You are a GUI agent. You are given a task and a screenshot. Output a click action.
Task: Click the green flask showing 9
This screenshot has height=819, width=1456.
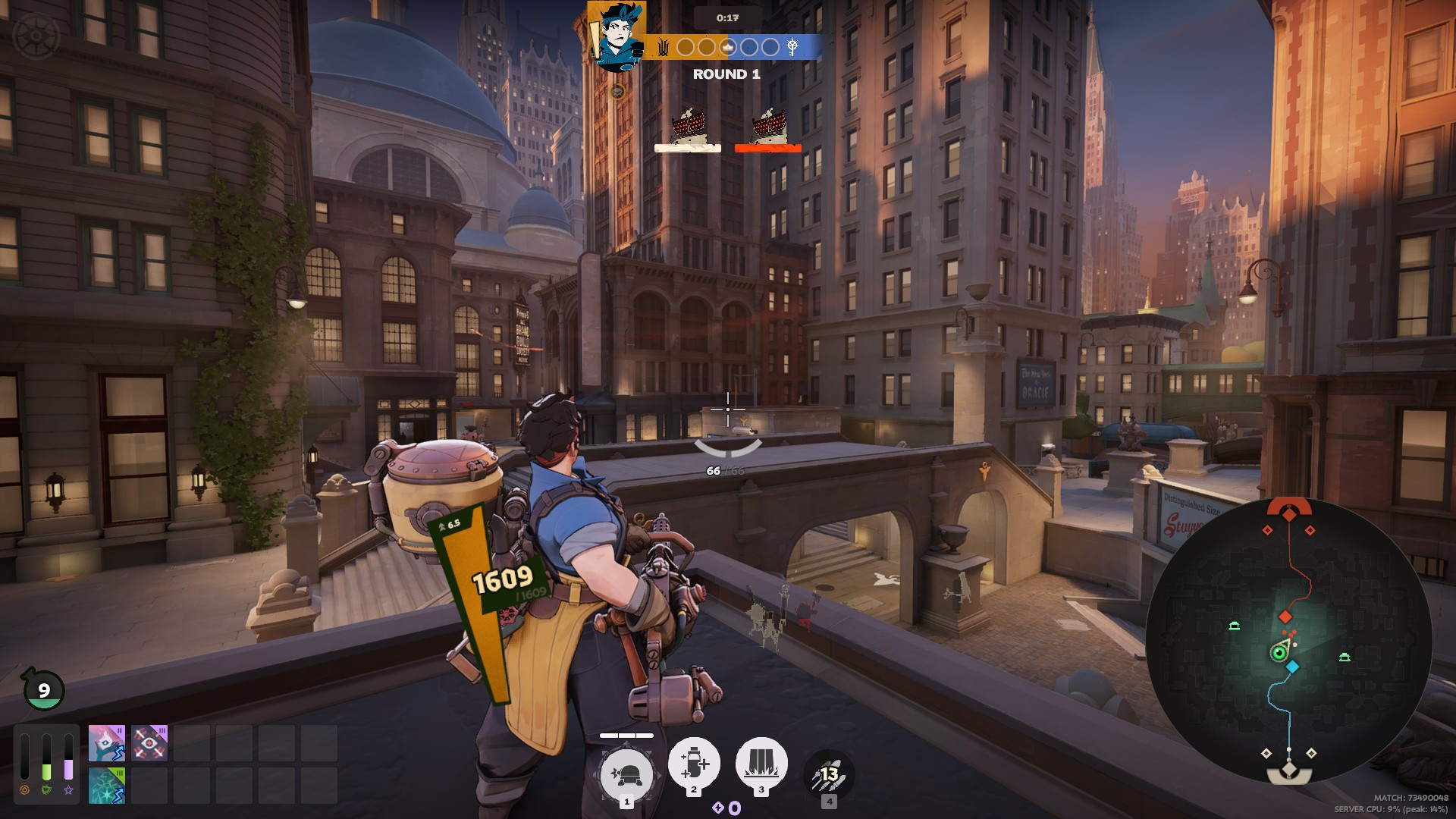coord(43,689)
